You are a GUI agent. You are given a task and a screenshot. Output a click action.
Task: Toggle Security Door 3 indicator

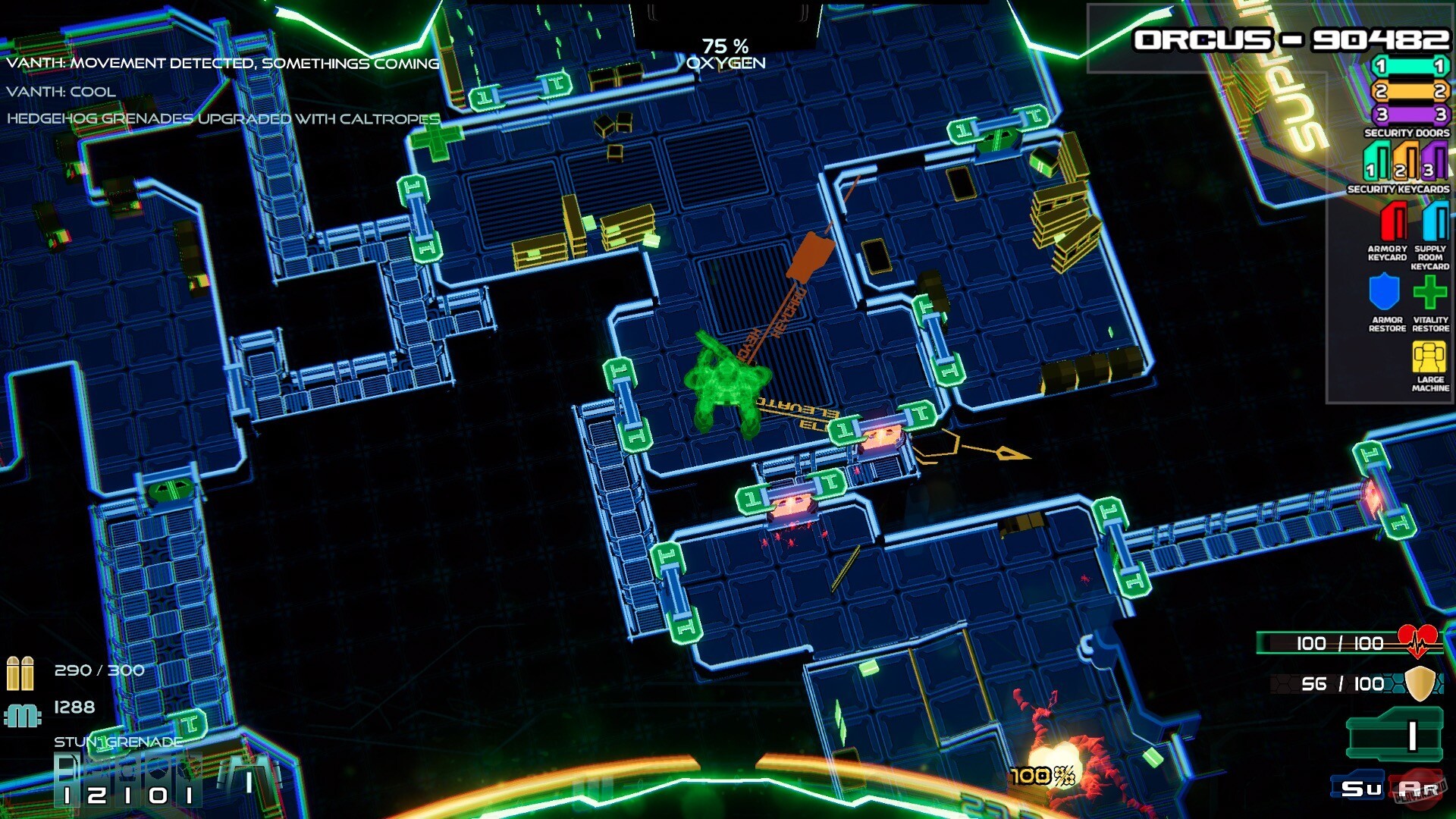1409,115
